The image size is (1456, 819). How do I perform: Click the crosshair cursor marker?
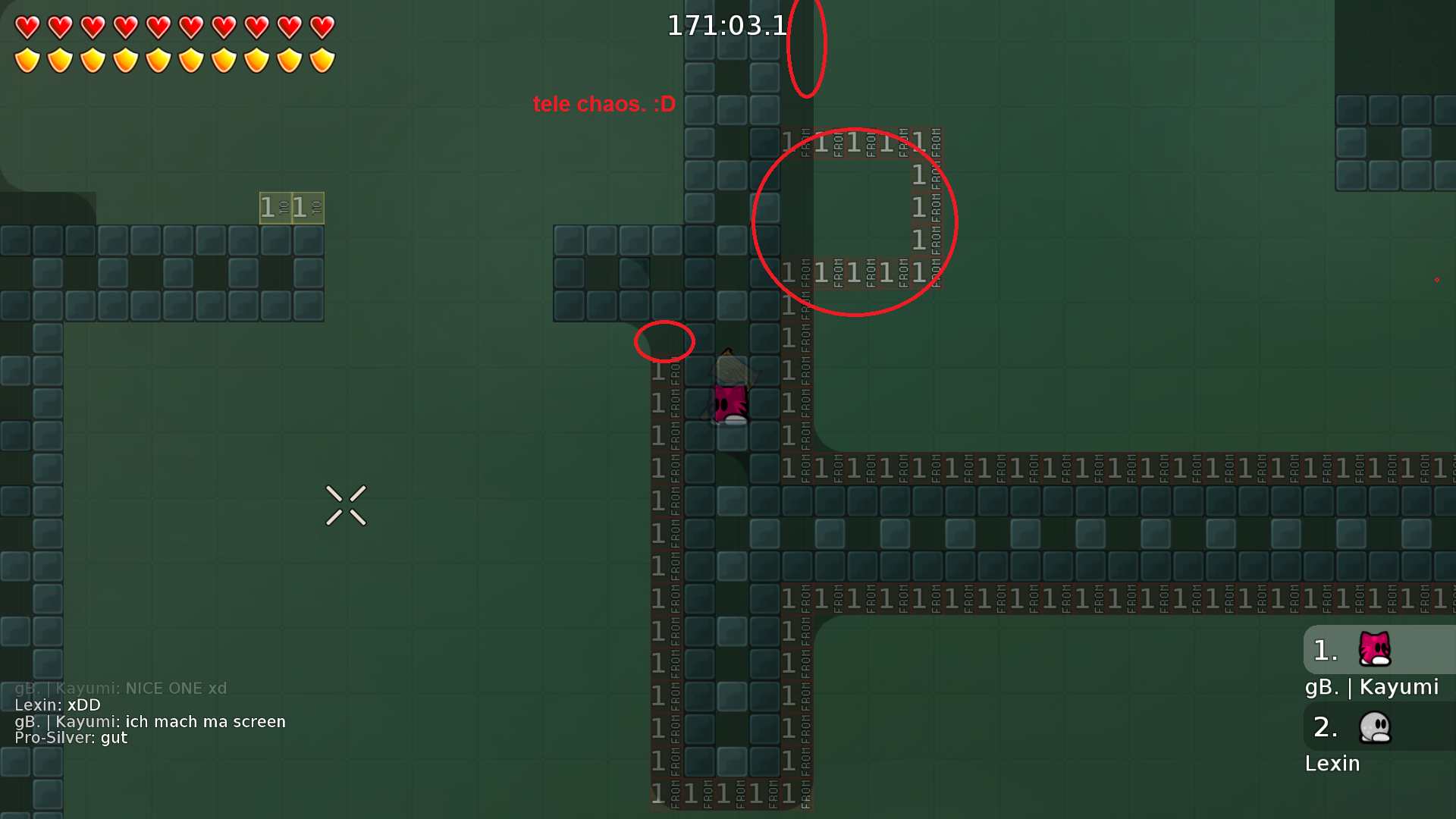[x=347, y=506]
